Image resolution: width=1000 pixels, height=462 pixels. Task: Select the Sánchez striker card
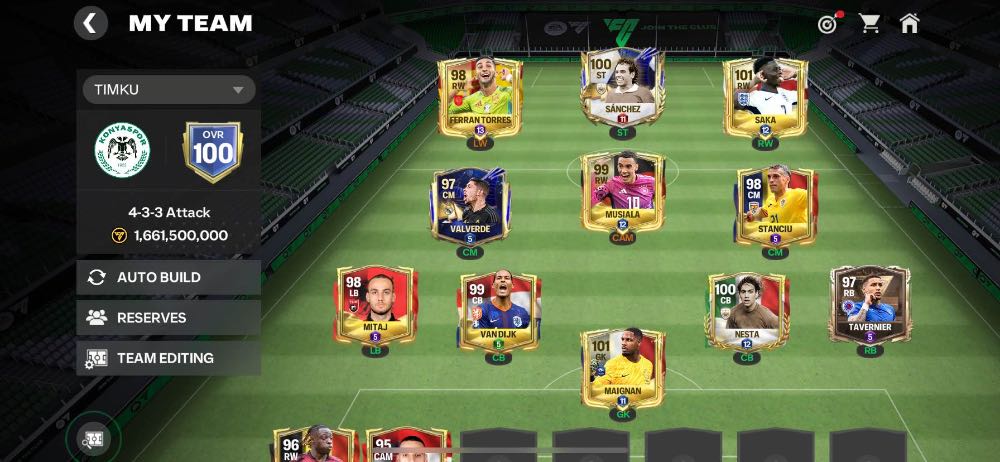click(622, 88)
